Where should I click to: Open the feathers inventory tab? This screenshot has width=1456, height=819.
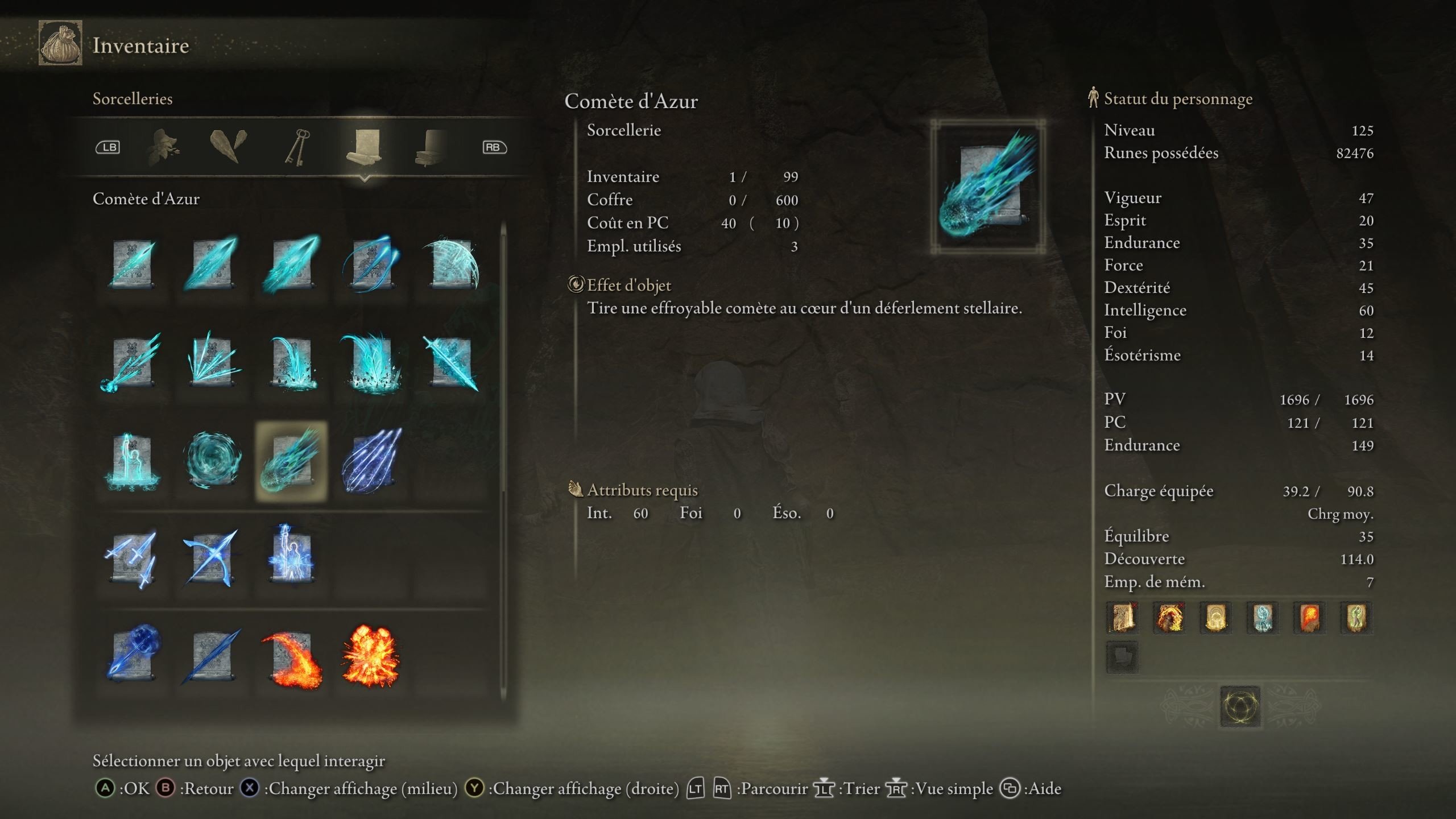pos(228,146)
